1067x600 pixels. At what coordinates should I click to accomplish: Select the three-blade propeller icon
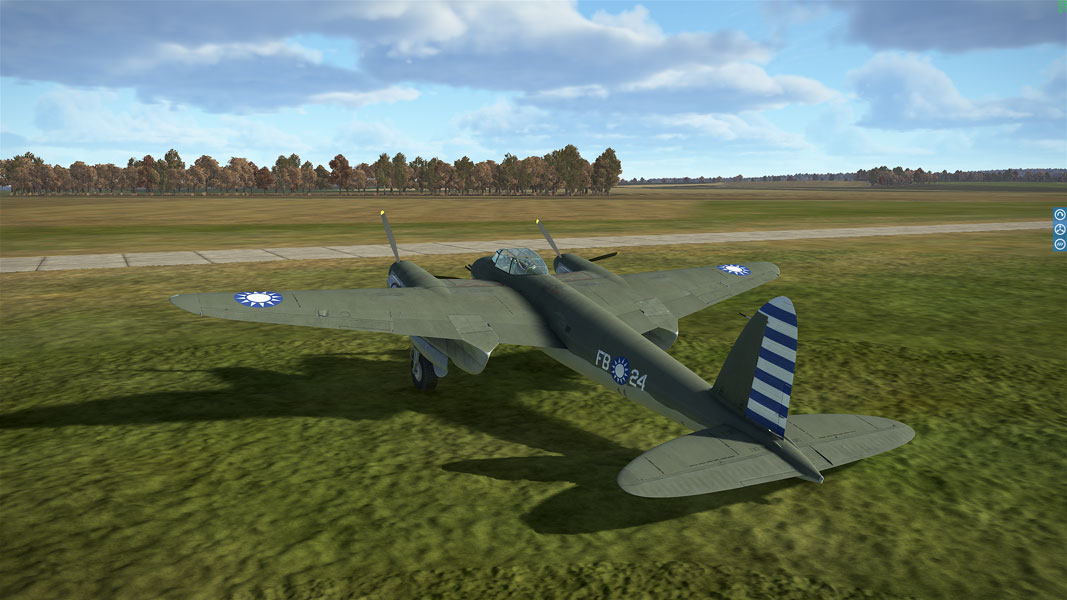pos(1060,229)
